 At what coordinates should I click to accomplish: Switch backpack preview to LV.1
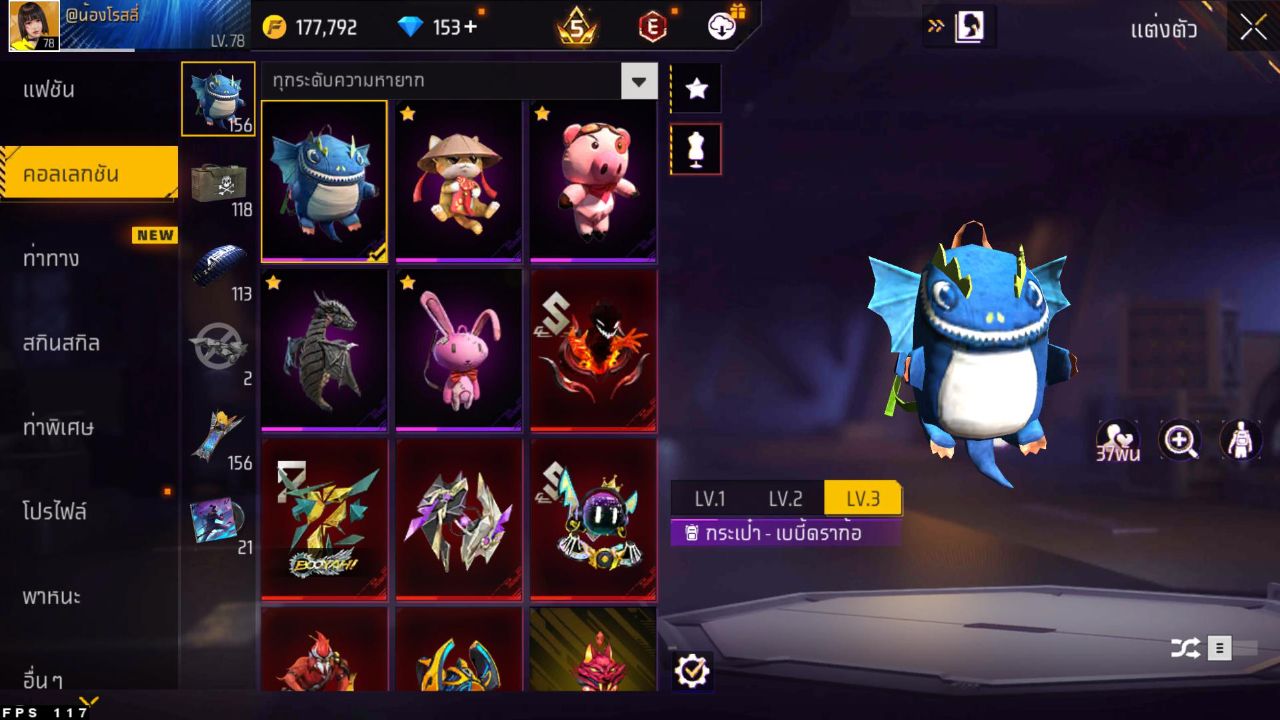click(710, 499)
